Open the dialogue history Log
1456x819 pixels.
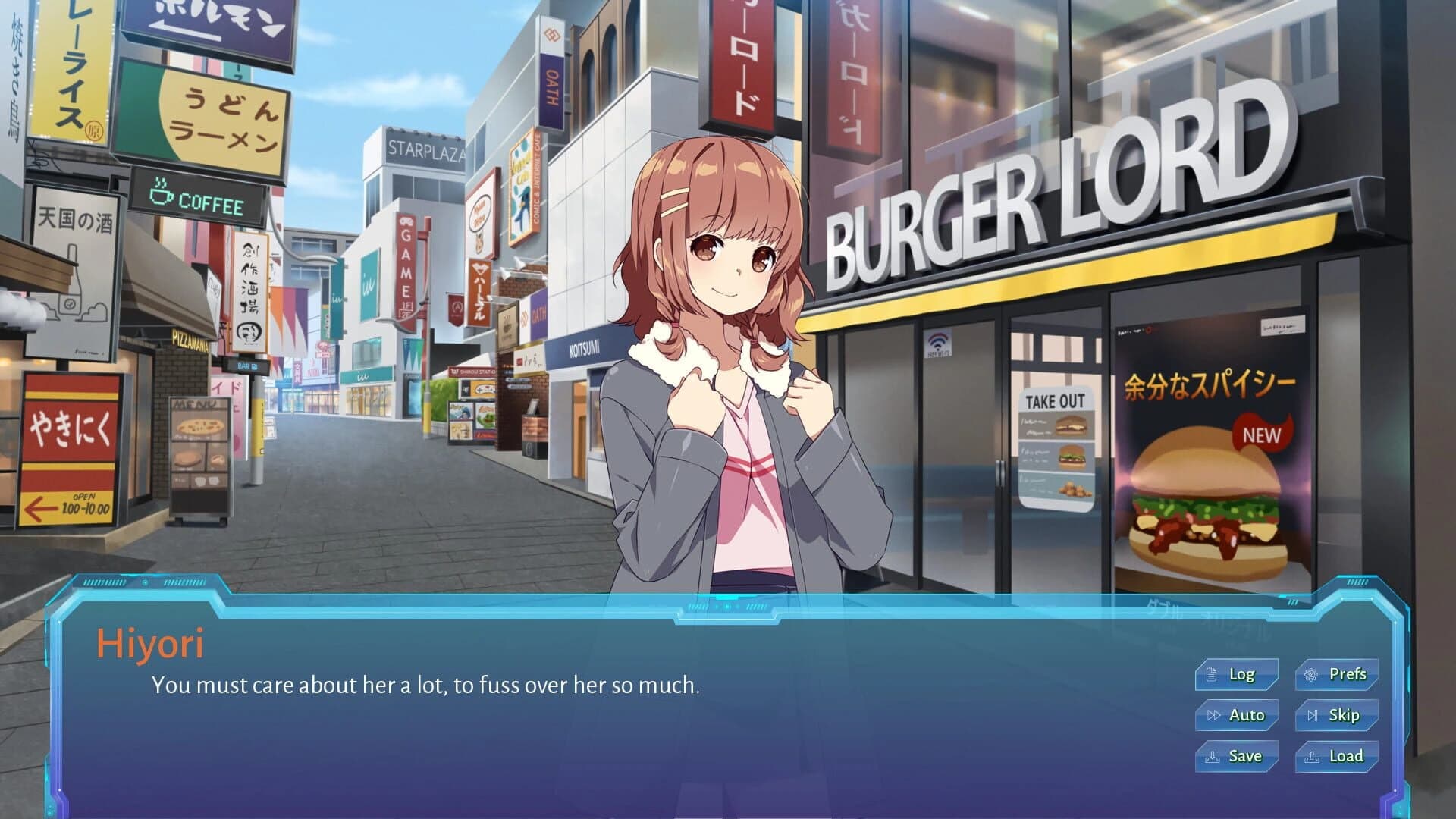coord(1236,673)
